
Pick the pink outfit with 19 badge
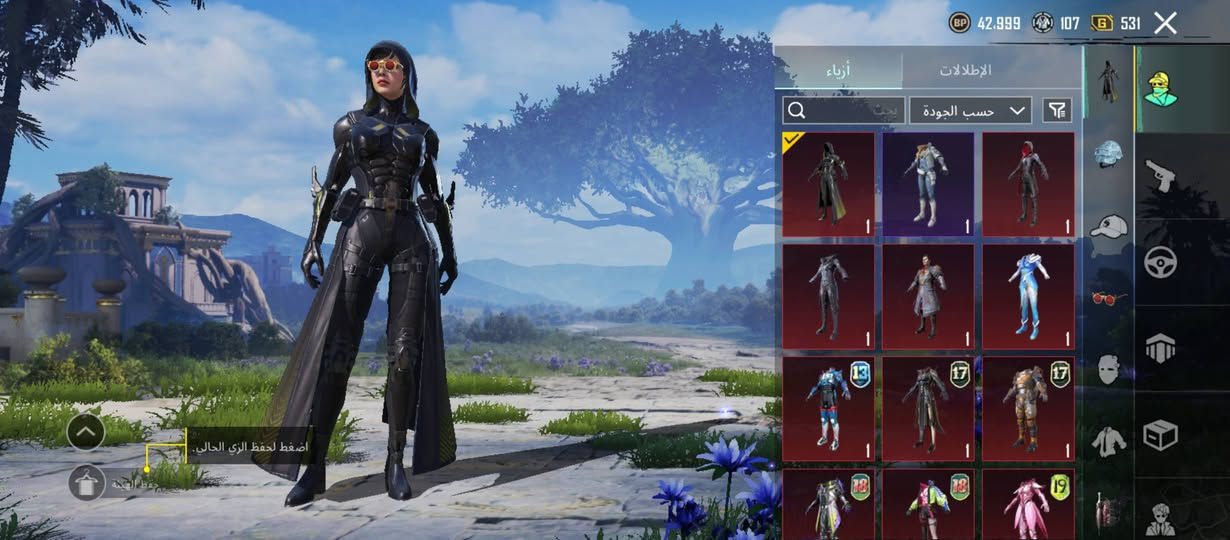1028,504
